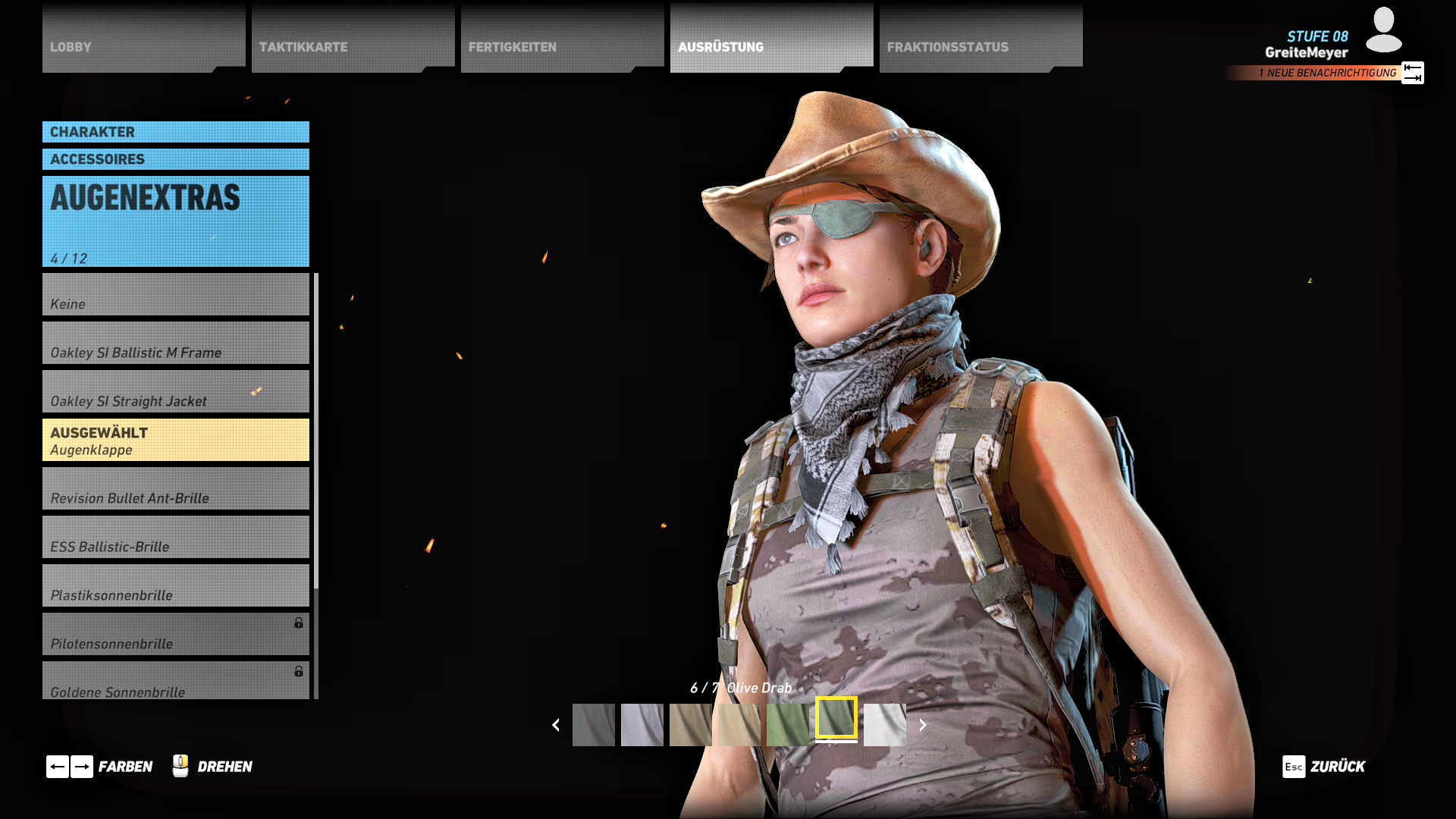Pick the ESS Ballistic-Brille

click(175, 538)
